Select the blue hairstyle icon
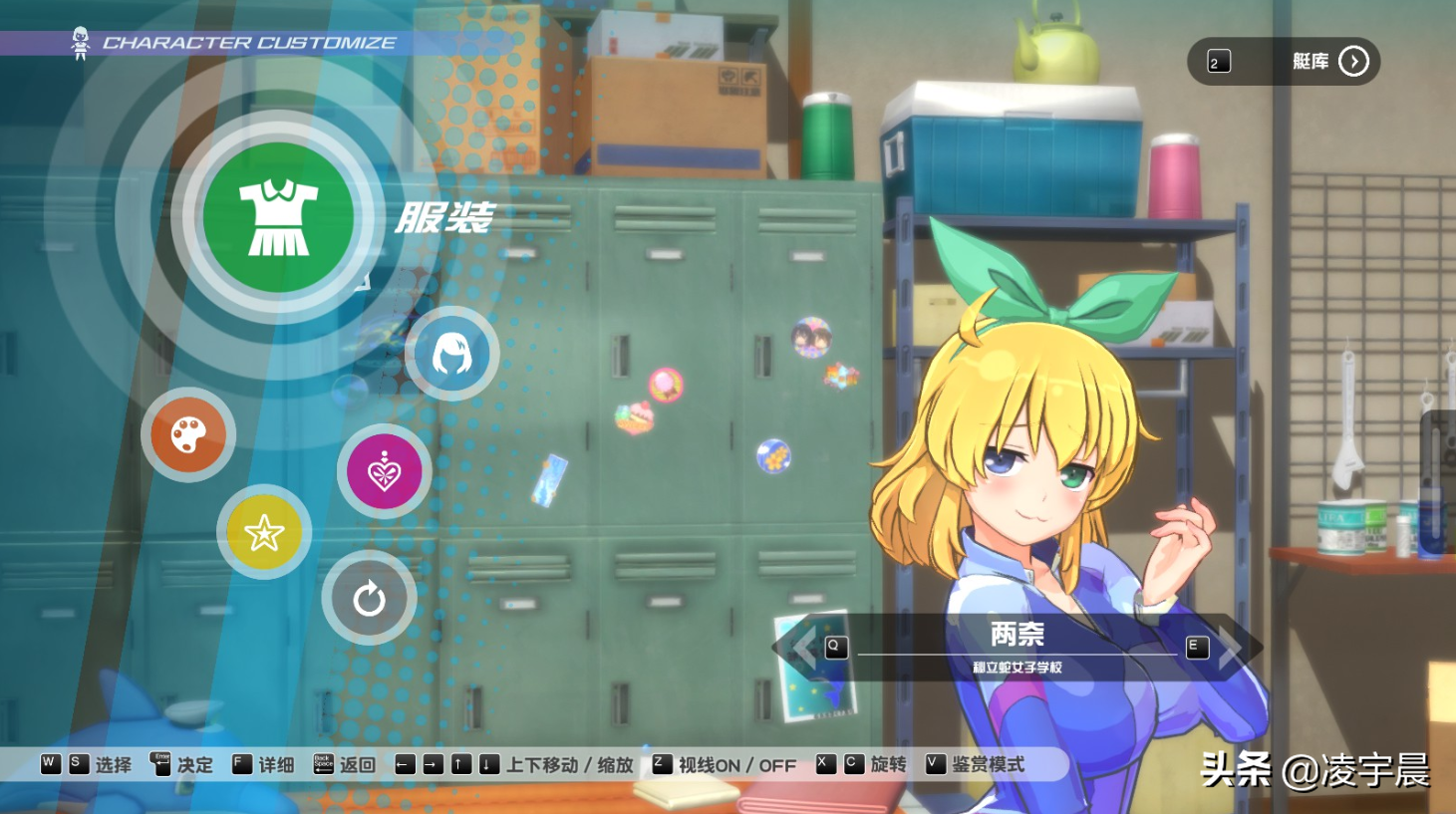The height and width of the screenshot is (814, 1456). coord(451,354)
